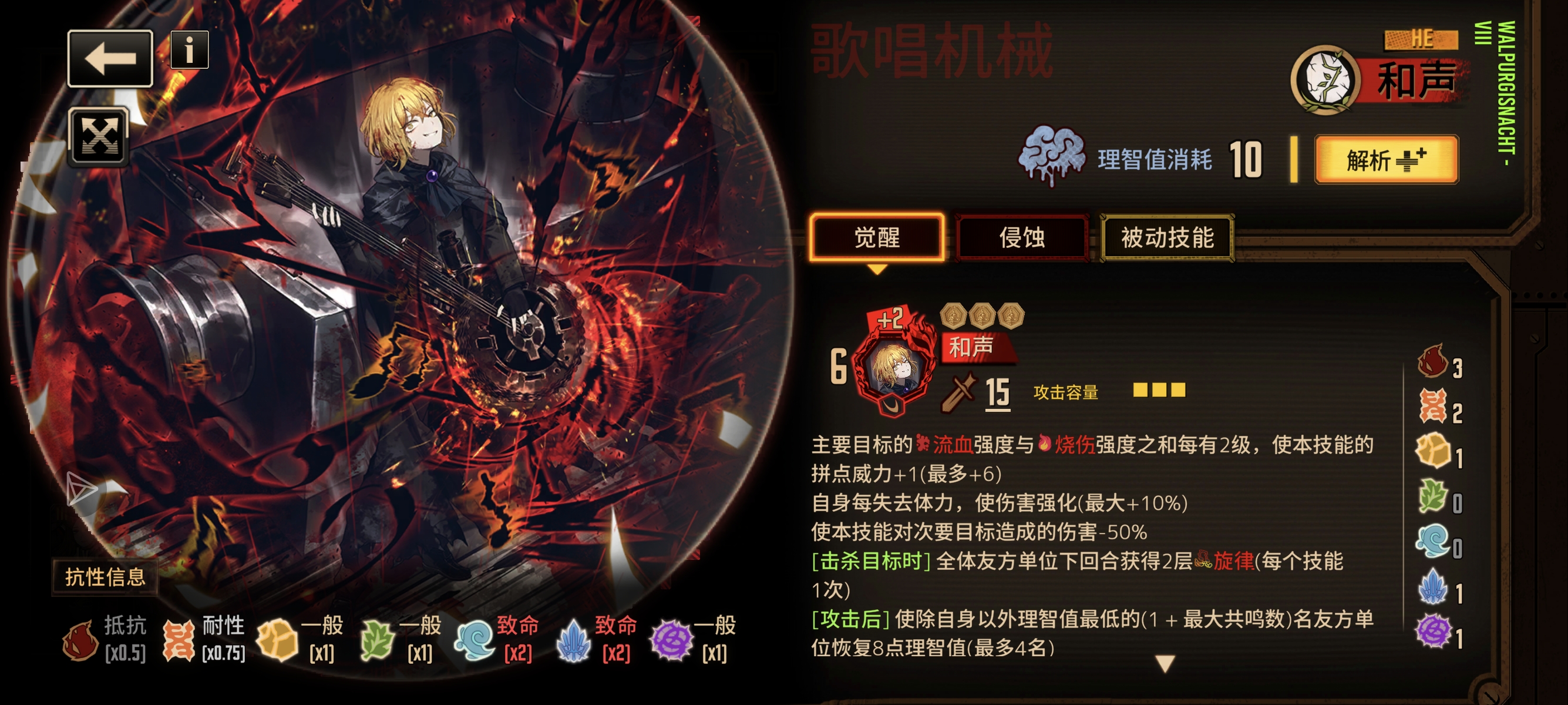Open the 抗性信息 resistance info panel
Image resolution: width=1568 pixels, height=705 pixels.
(105, 578)
